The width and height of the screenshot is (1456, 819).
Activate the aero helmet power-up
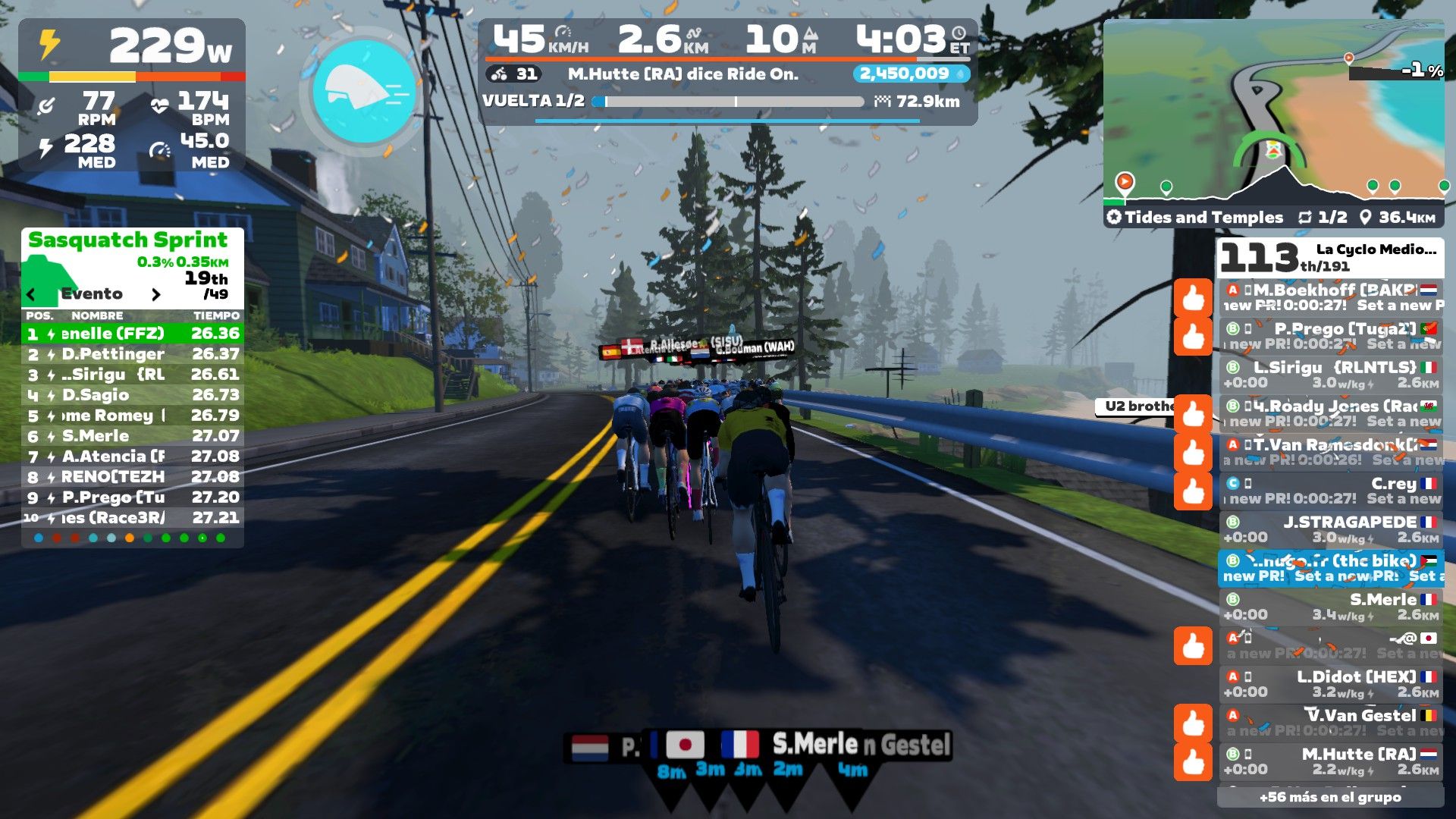[x=364, y=90]
